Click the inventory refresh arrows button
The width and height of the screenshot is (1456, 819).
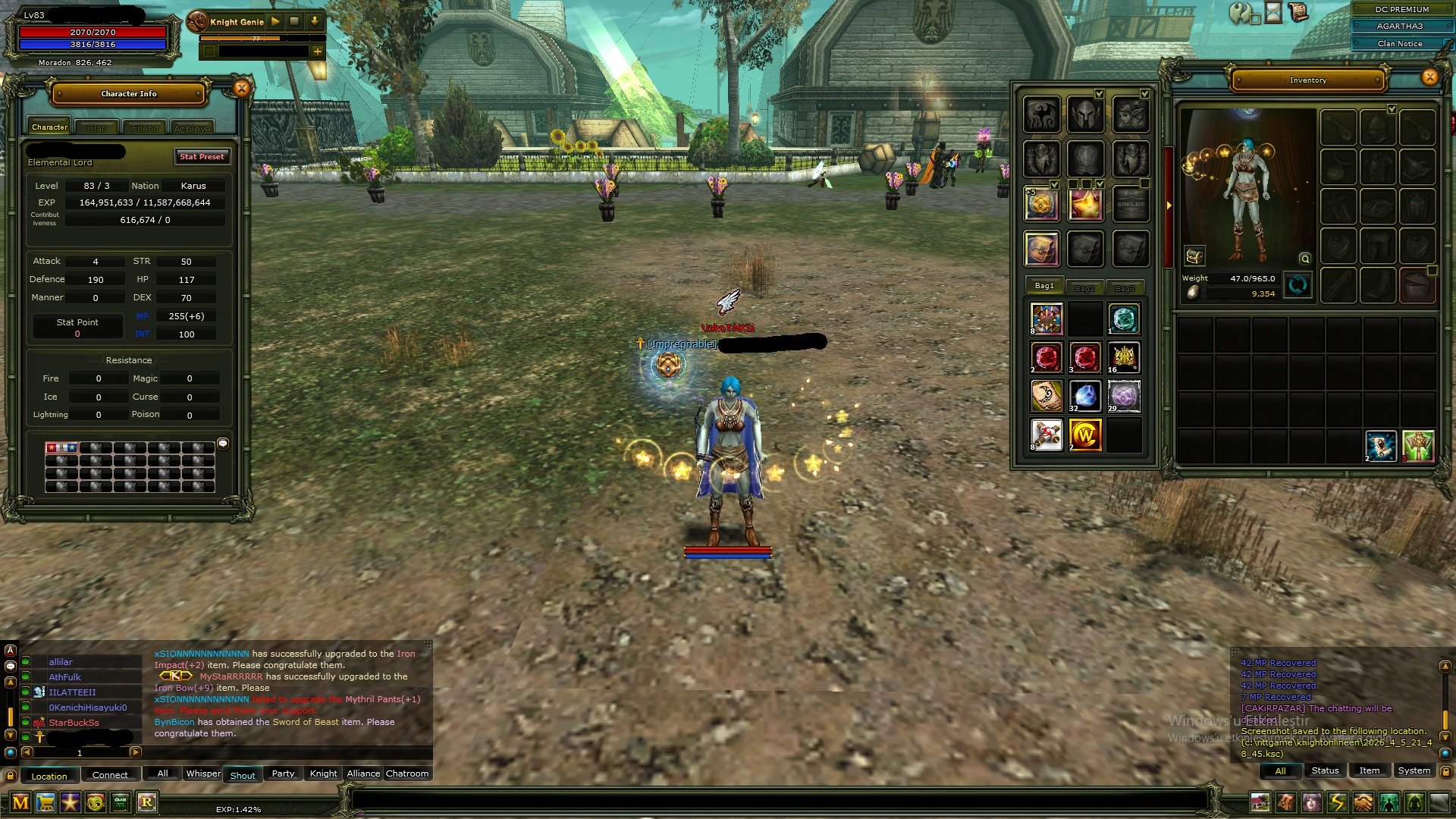click(x=1298, y=286)
